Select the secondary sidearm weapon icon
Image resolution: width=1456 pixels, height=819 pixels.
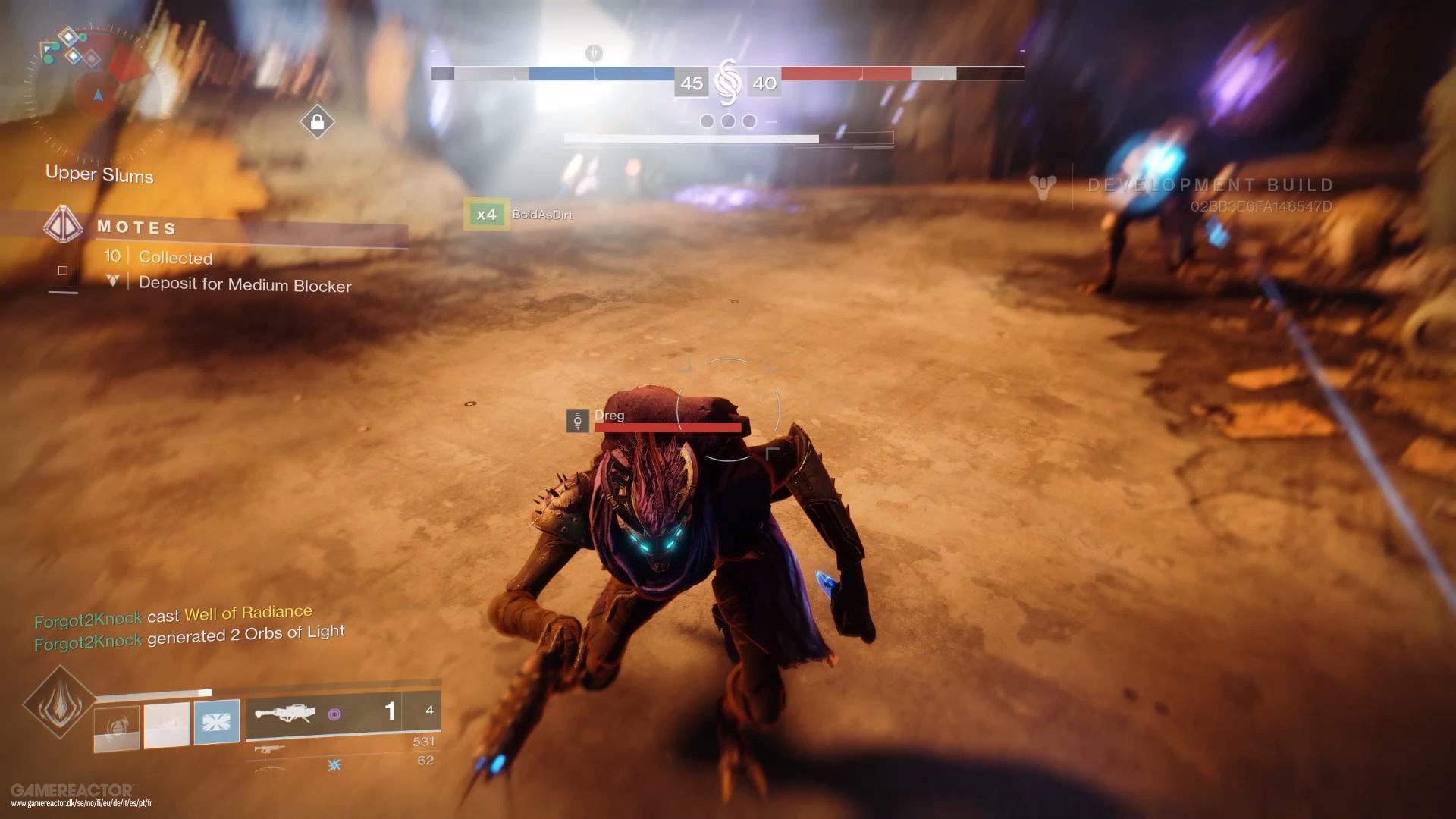click(x=268, y=749)
